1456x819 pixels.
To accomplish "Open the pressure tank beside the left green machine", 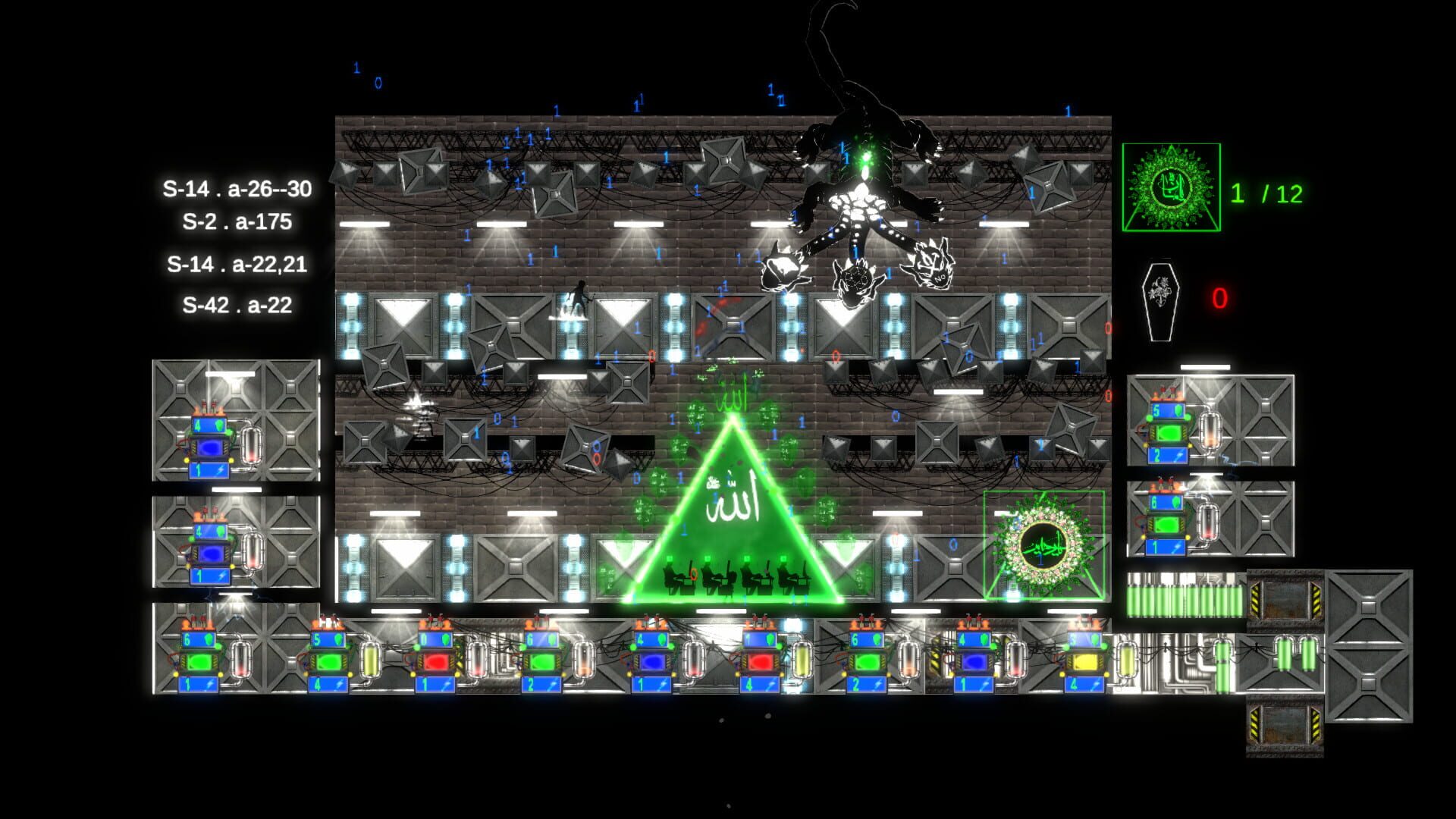I will point(251,444).
